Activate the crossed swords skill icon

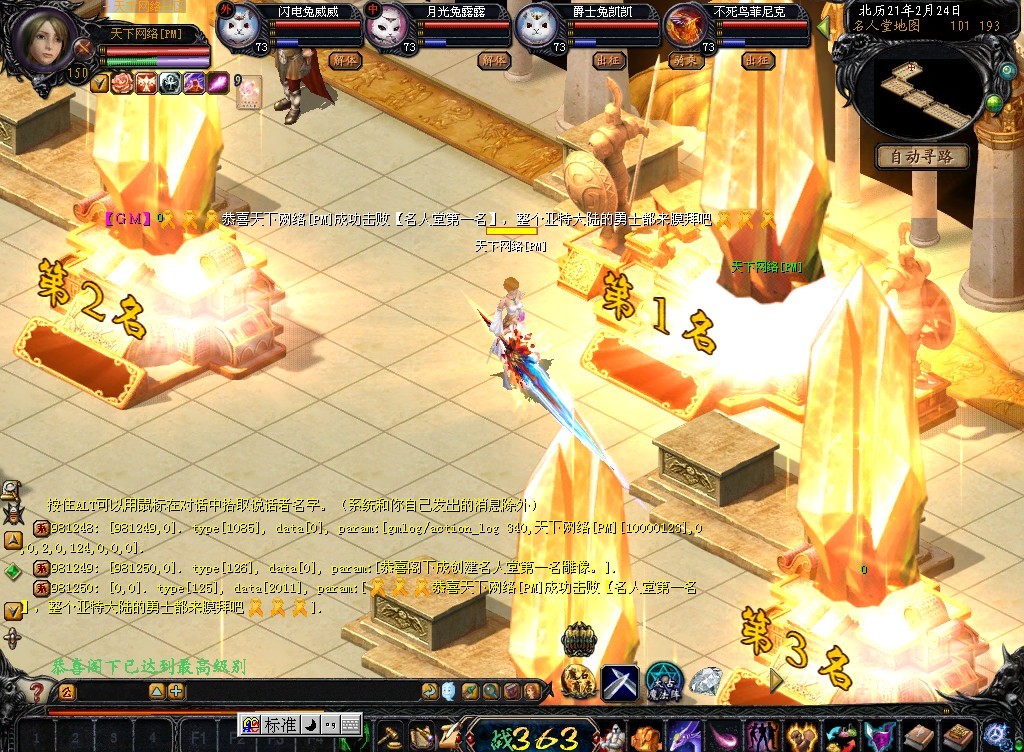click(x=619, y=681)
